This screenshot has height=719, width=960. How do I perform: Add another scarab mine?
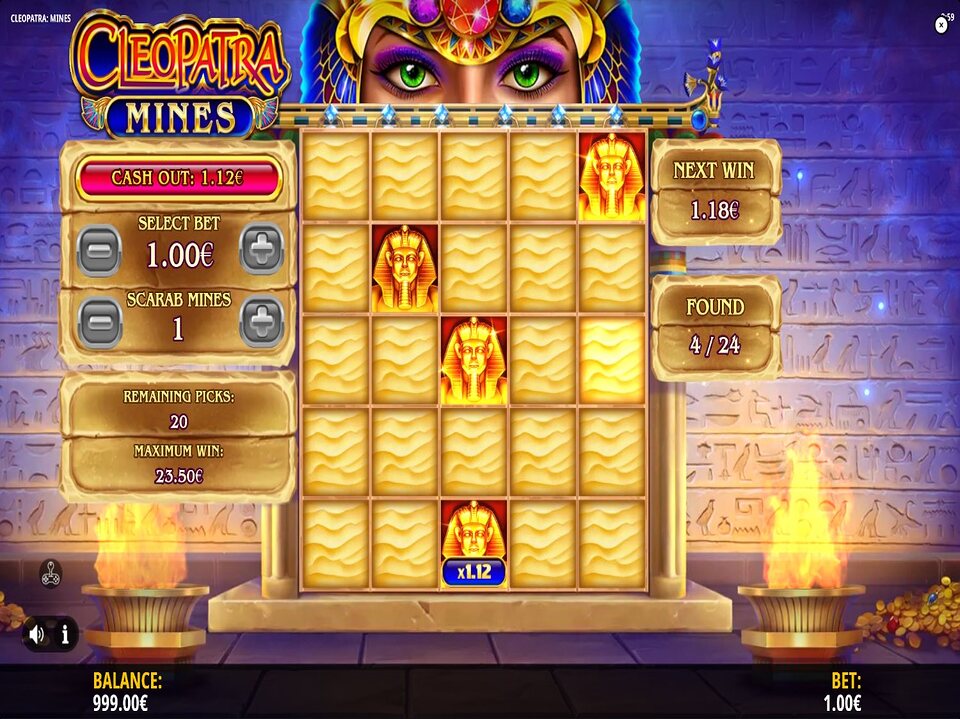(261, 322)
